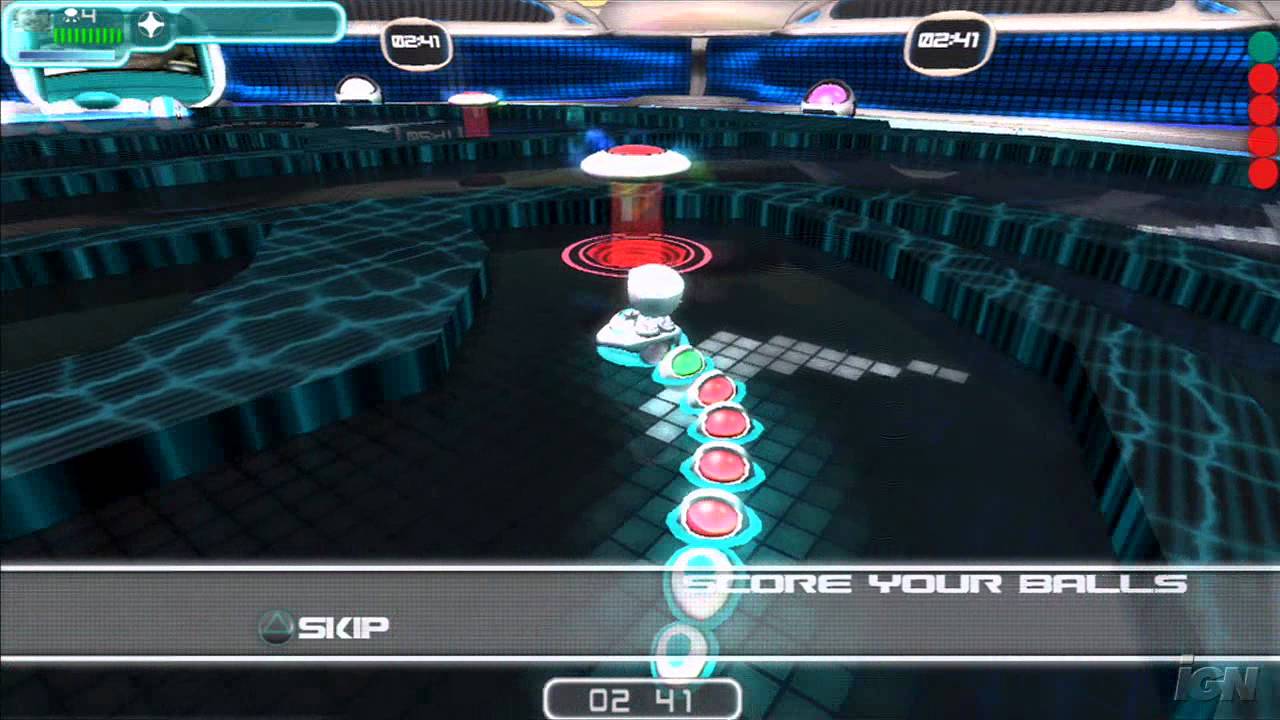Select the pink ball on the upper right platform
Screen dimensions: 1280x720
point(827,95)
